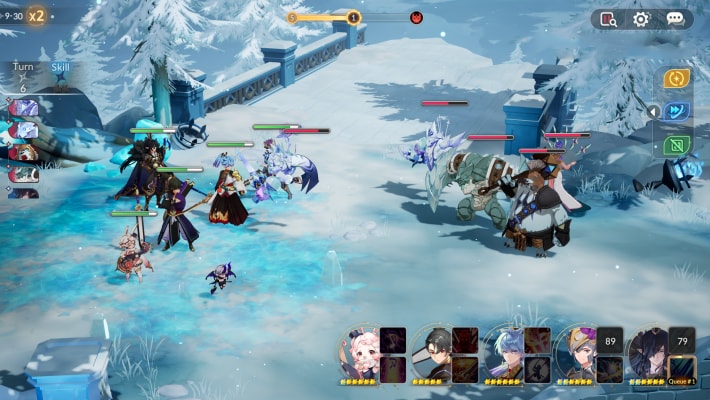
Task: Toggle the x2 battle speed
Action: [x=37, y=15]
